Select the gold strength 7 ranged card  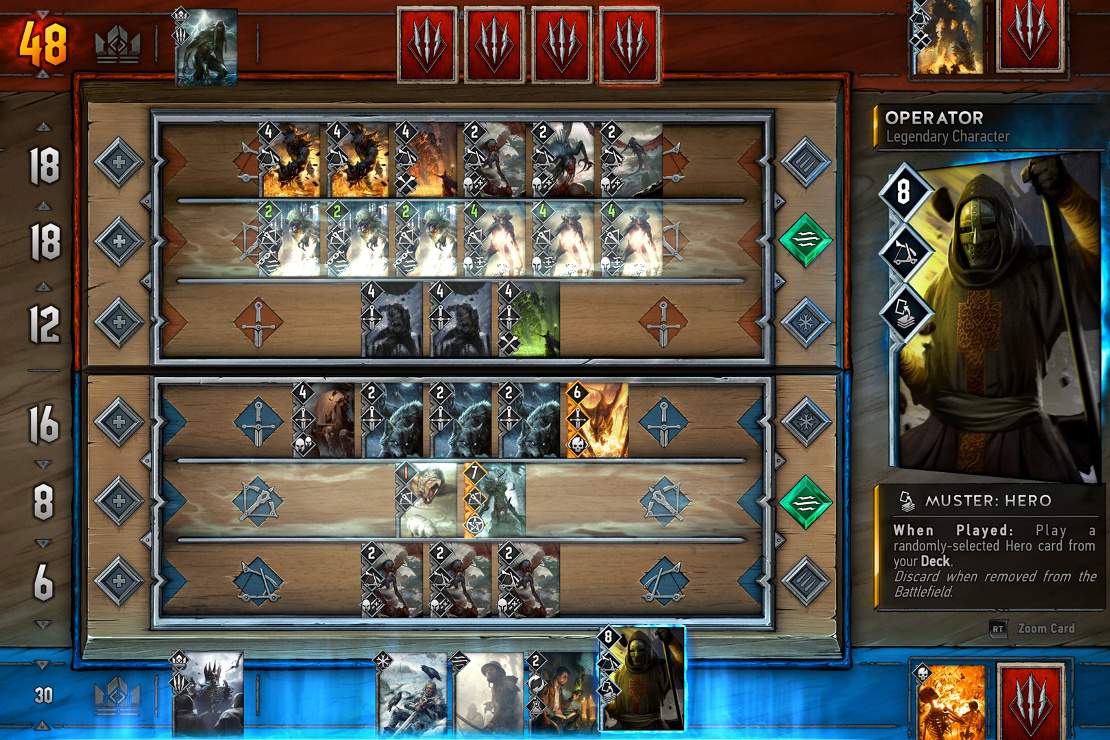(494, 500)
